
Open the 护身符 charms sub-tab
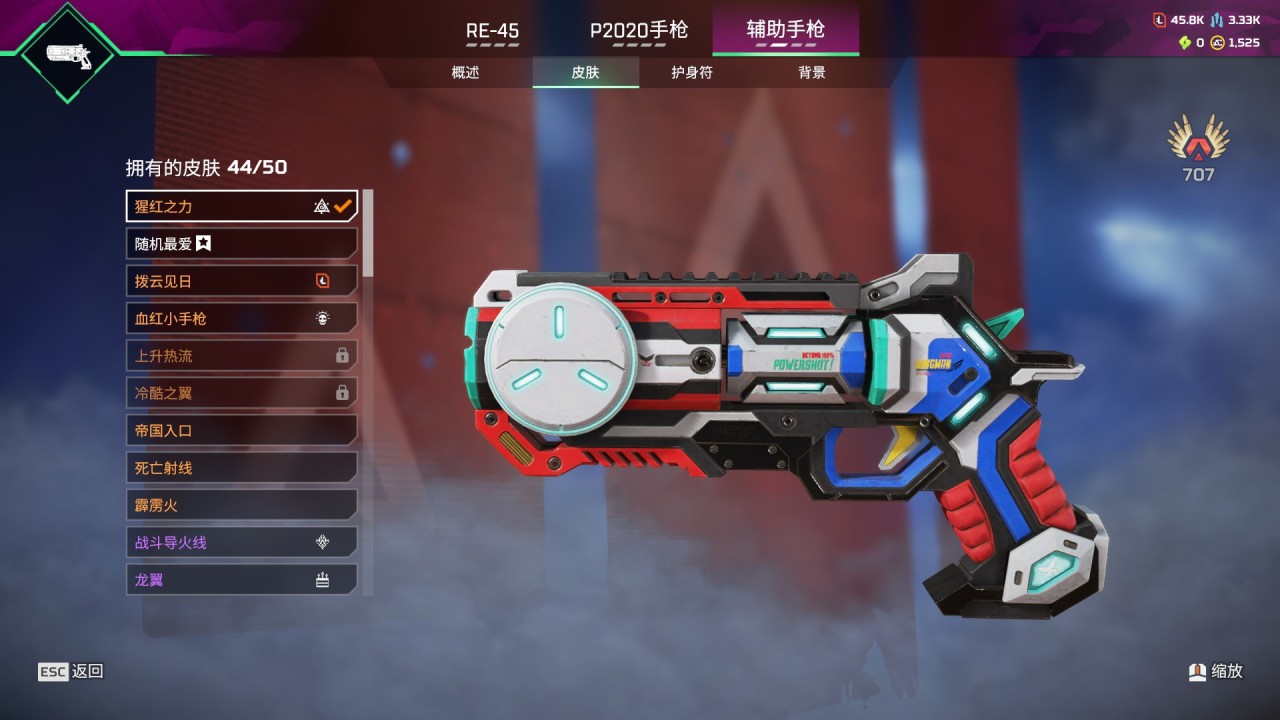click(x=692, y=72)
